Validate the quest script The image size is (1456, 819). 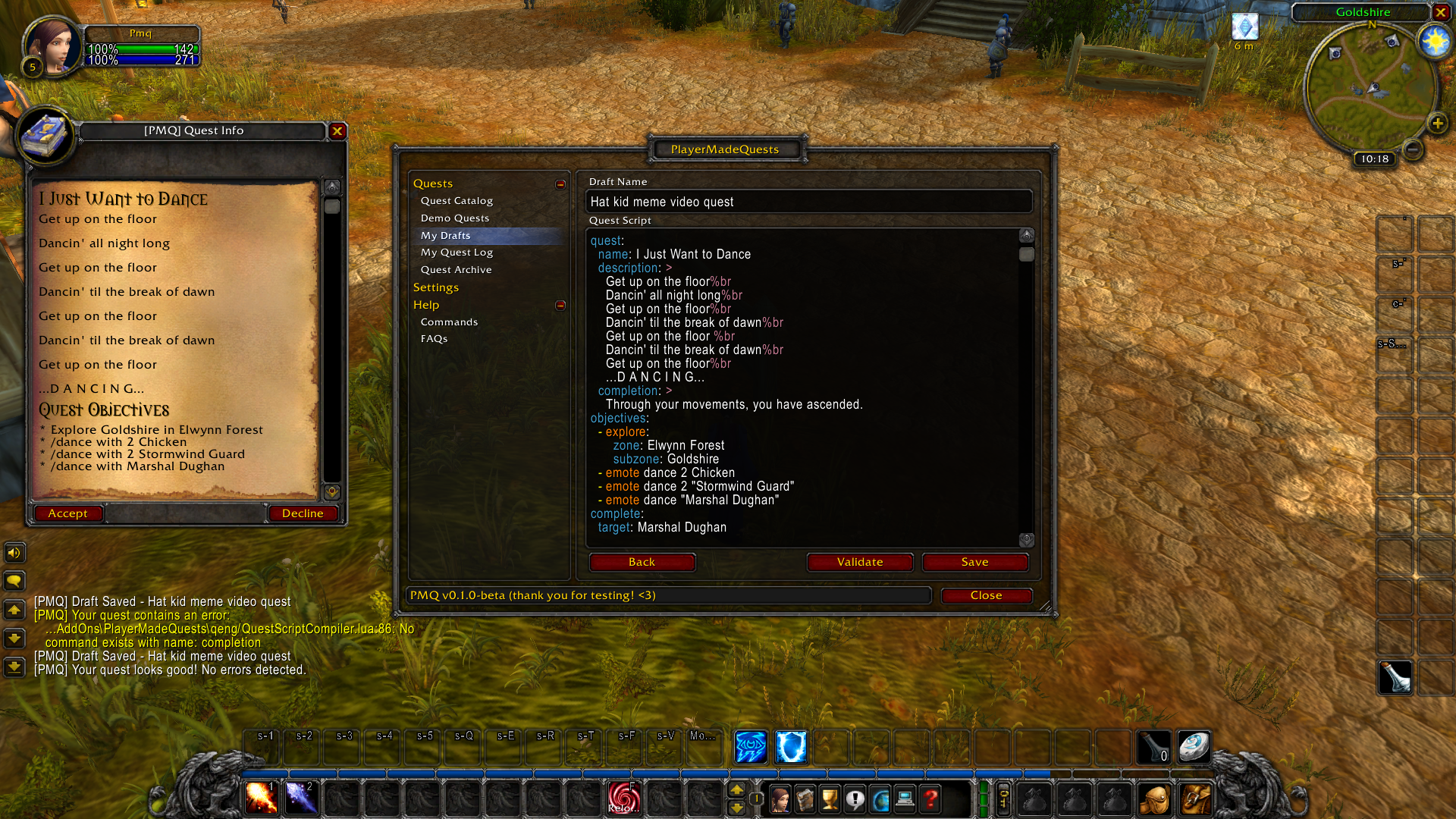pyautogui.click(x=859, y=562)
